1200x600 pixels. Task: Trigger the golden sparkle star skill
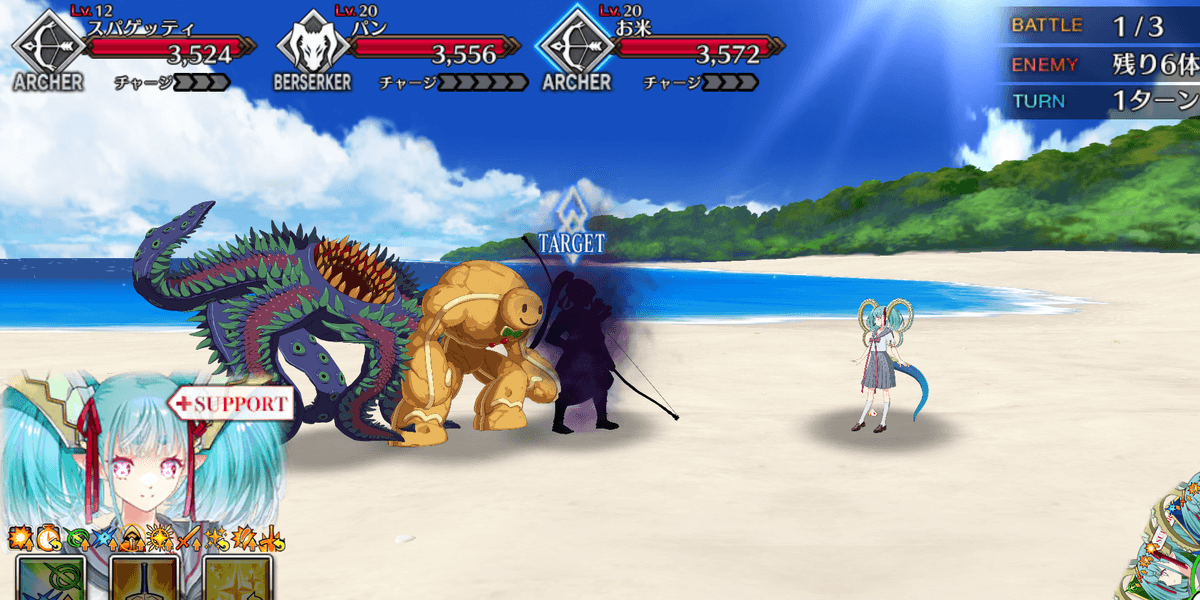tap(238, 578)
